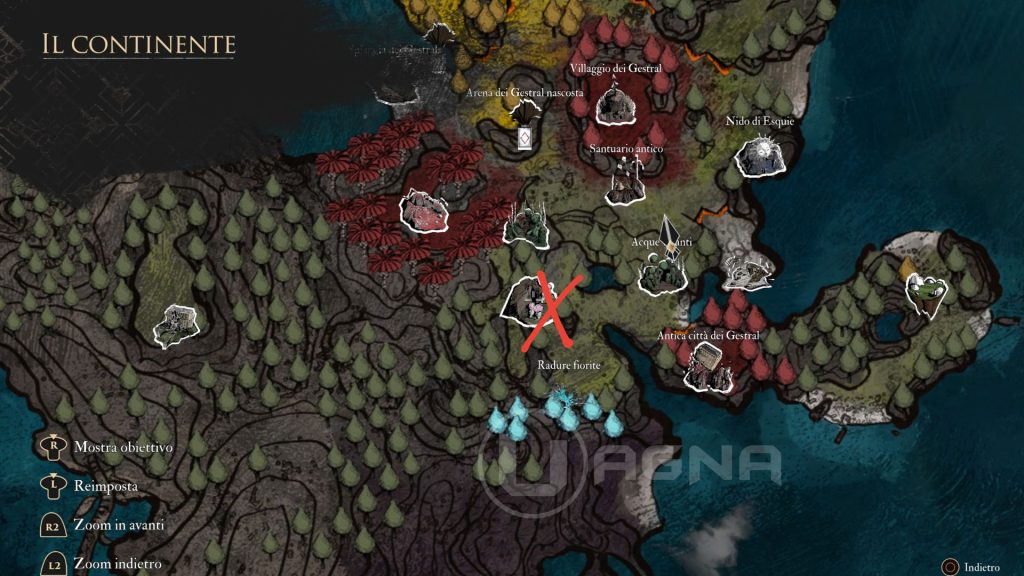Select the white wreck marker on the grey shore
The height and width of the screenshot is (576, 1024).
[748, 270]
